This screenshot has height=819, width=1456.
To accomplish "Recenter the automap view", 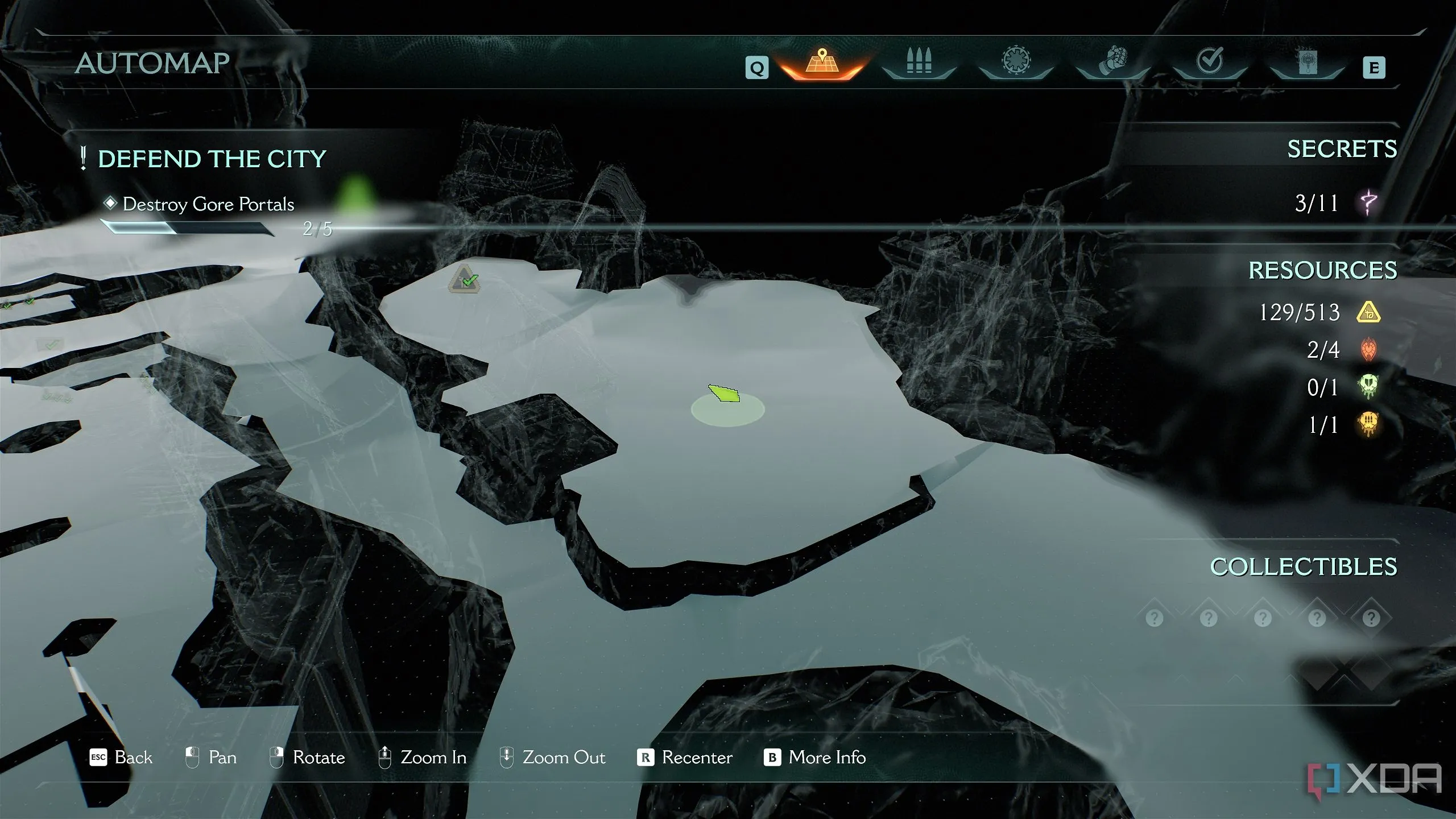I will [685, 758].
